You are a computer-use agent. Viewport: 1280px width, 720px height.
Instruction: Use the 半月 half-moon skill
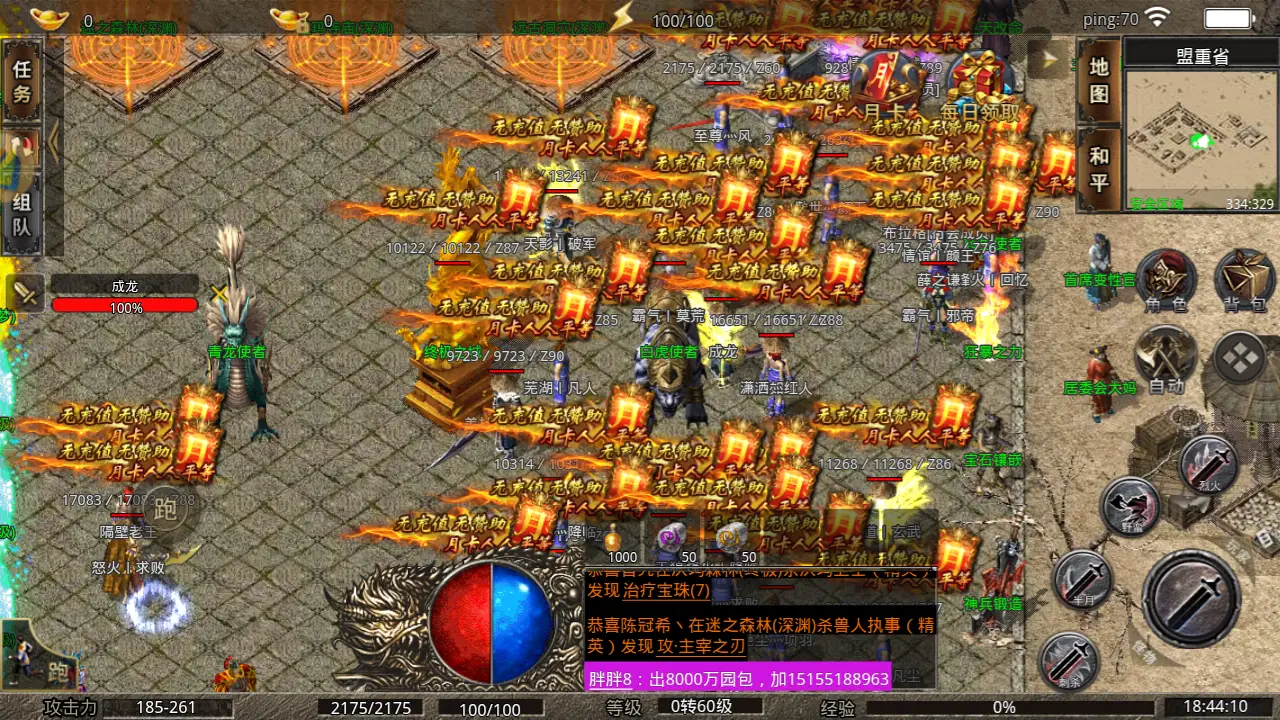coord(1082,580)
